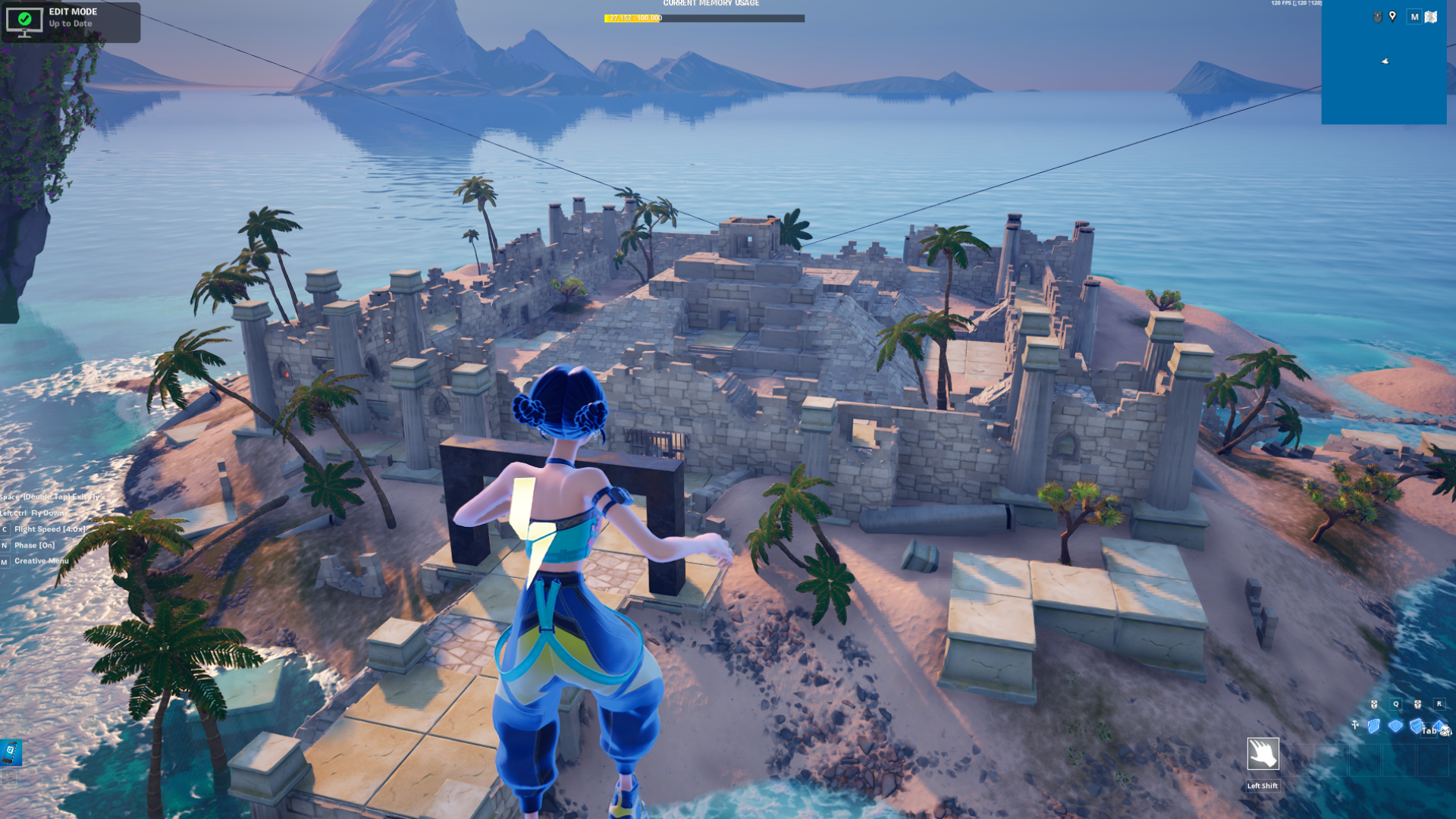Click the shield icon beside the R hint

click(x=1418, y=705)
